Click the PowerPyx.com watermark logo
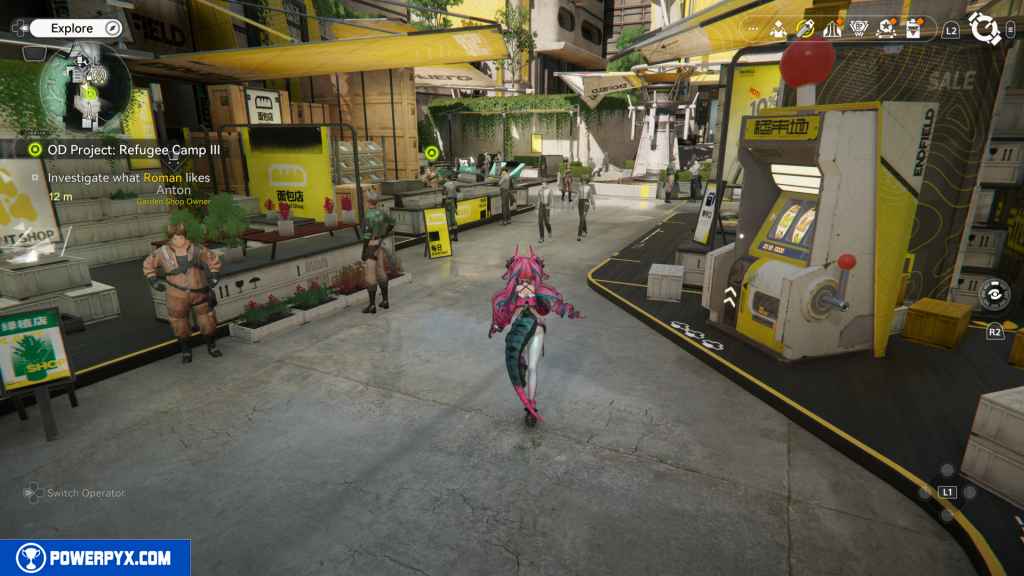The width and height of the screenshot is (1024, 576). coord(95,558)
